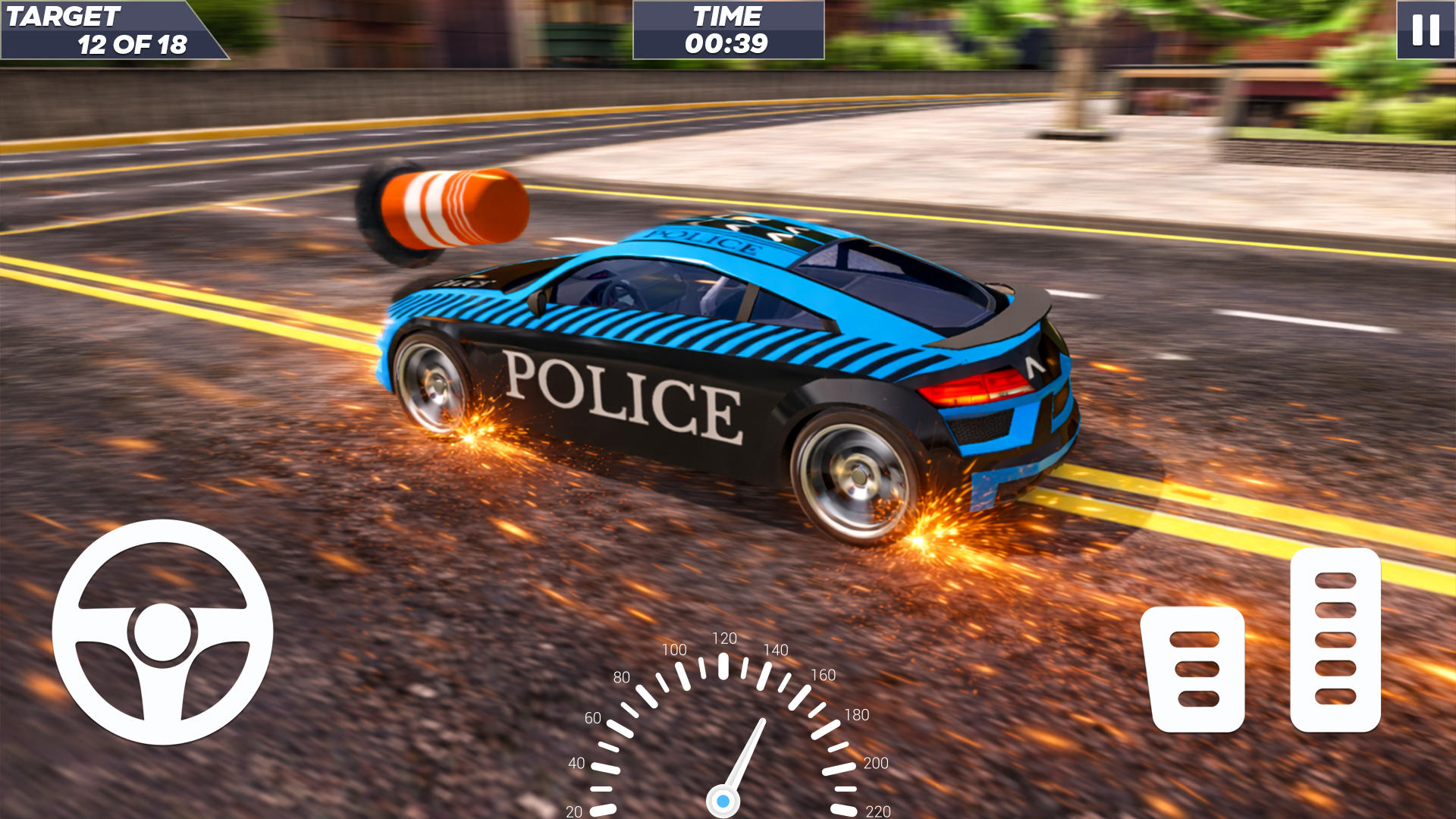Click the 00:39 timer text
The image size is (1456, 819).
click(x=726, y=44)
